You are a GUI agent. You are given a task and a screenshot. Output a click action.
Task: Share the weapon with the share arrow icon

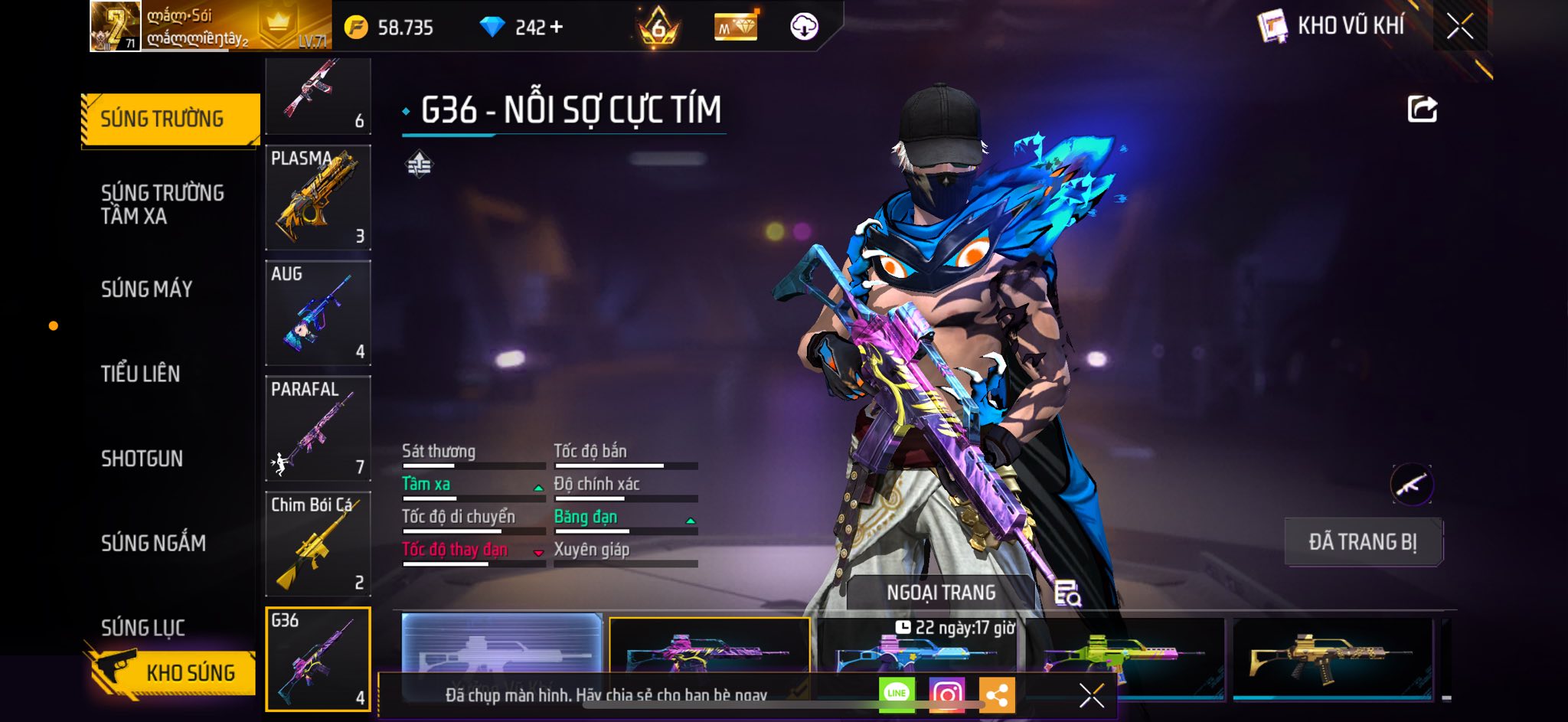click(x=1422, y=109)
